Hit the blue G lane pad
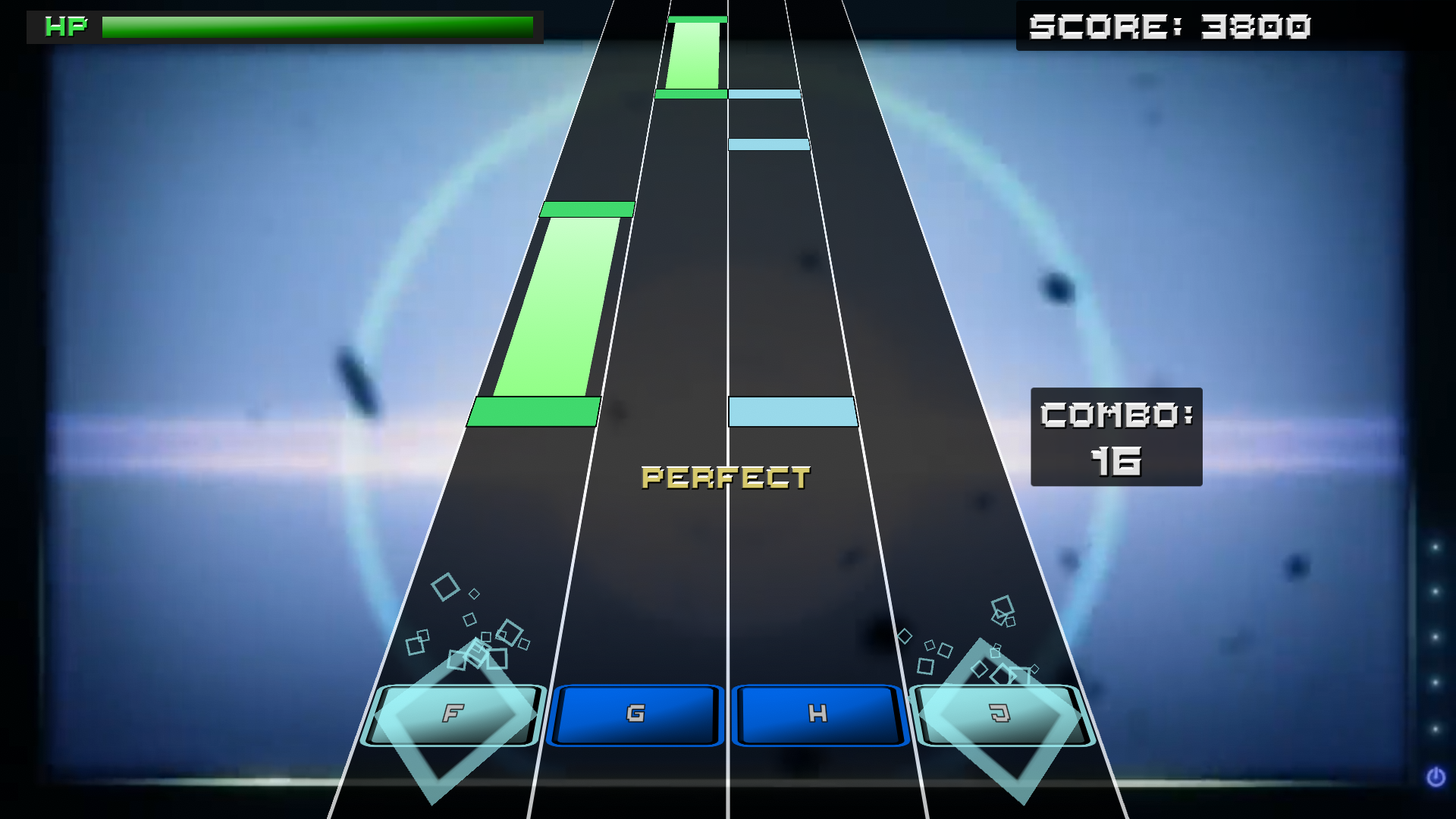This screenshot has width=1456, height=819. click(x=635, y=714)
